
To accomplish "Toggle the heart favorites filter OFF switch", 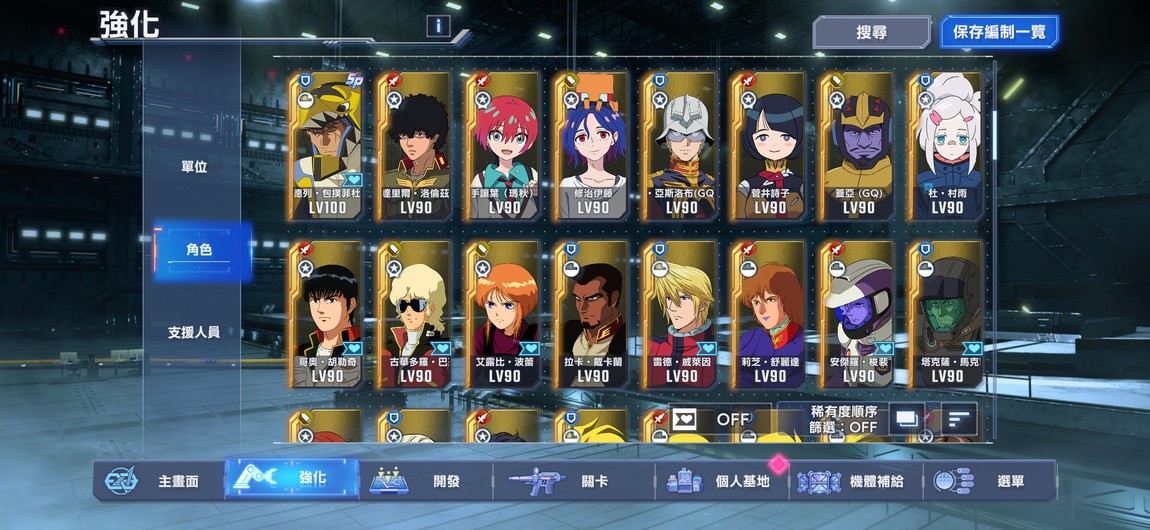I will tap(719, 419).
